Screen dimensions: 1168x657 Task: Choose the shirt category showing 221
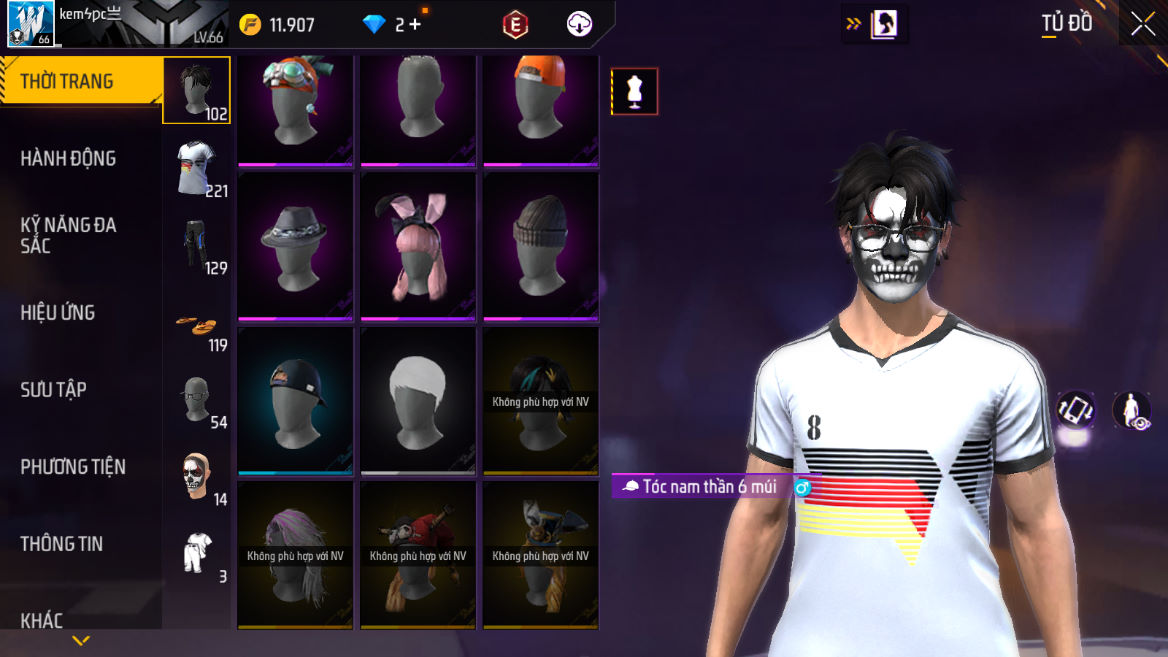point(197,167)
